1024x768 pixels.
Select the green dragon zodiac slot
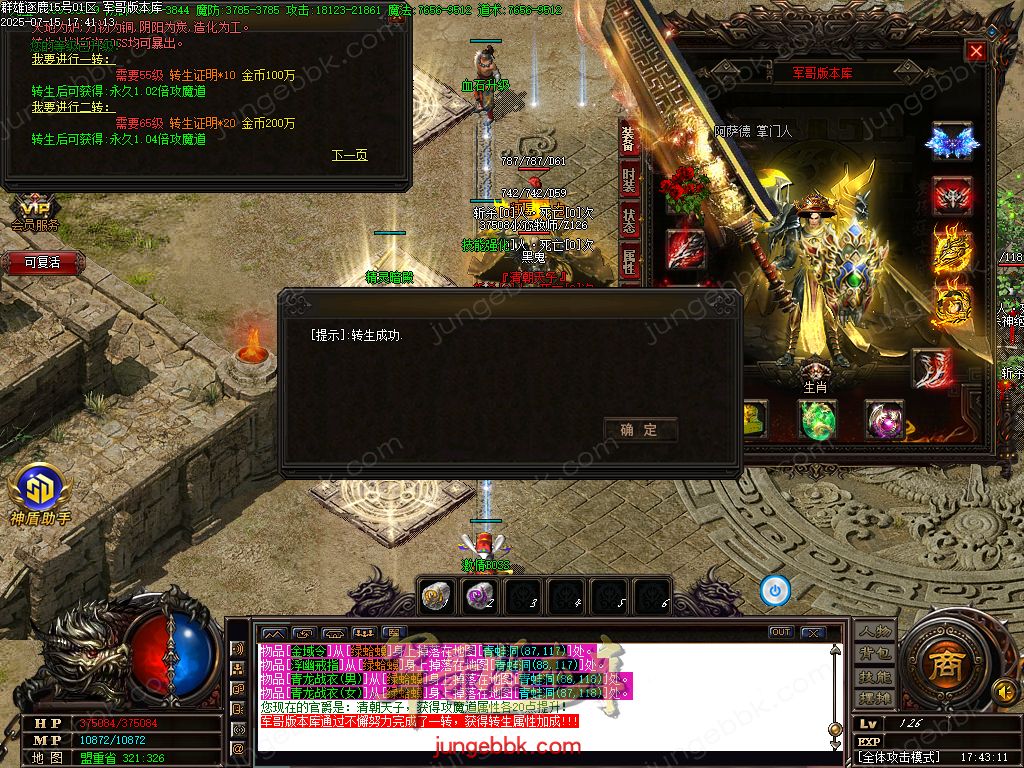[817, 420]
